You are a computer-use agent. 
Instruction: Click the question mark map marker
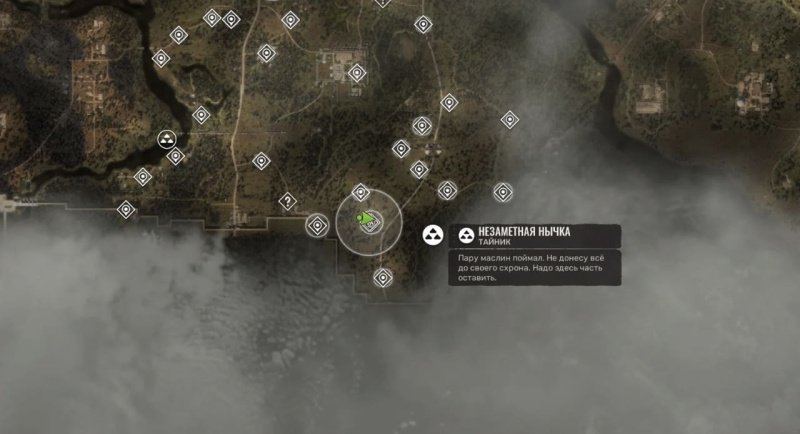point(288,201)
